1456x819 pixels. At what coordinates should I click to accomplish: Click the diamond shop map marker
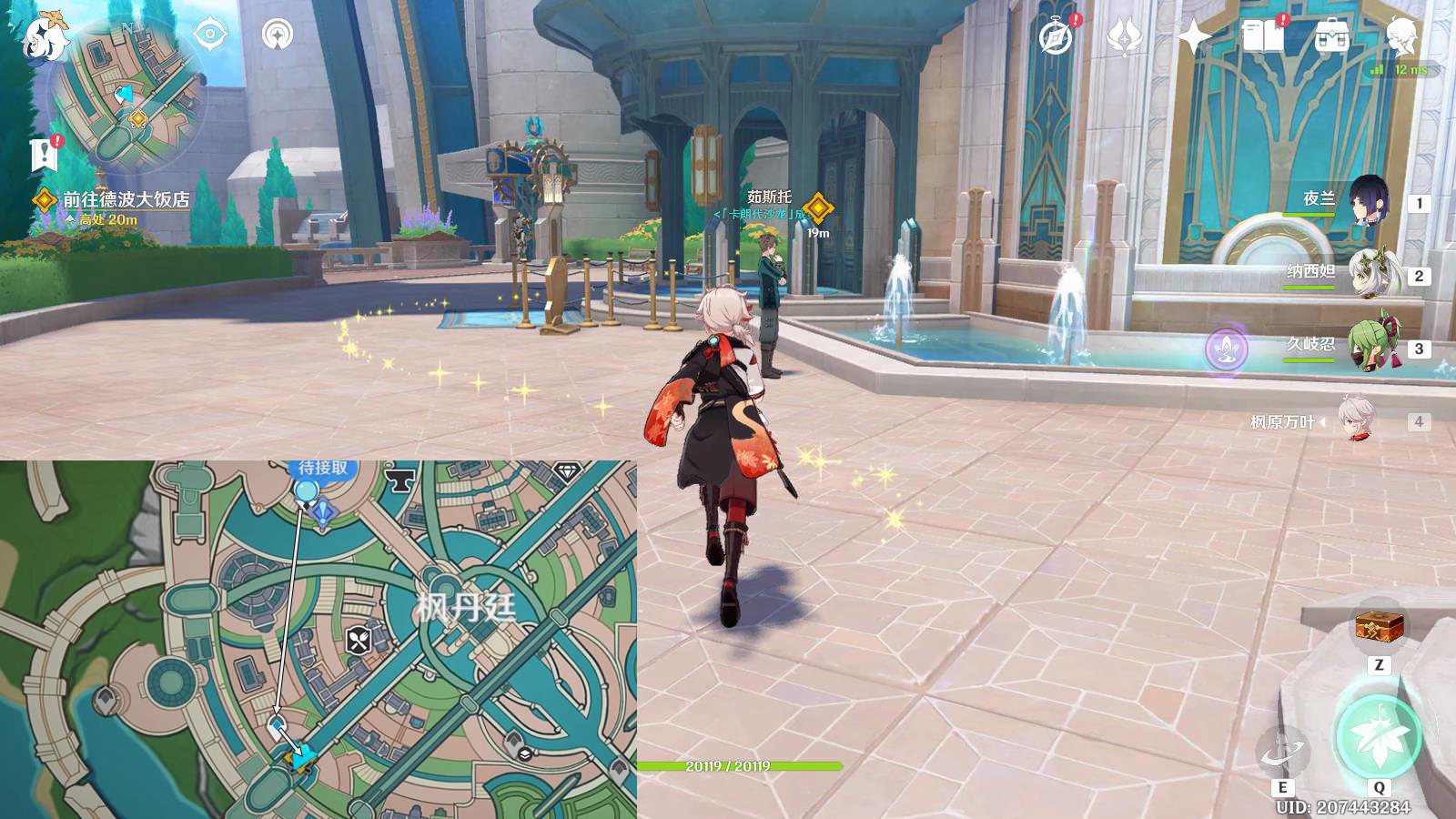click(x=567, y=471)
